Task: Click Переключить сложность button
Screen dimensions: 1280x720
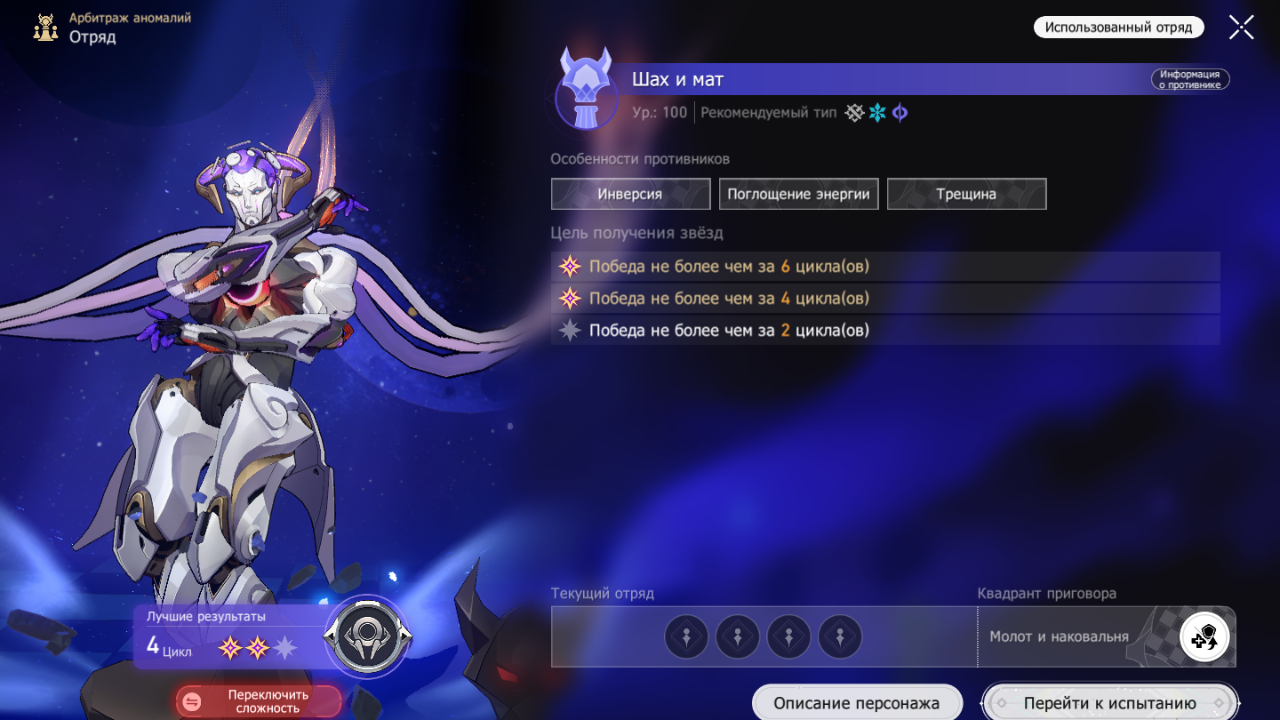Action: pyautogui.click(x=258, y=701)
